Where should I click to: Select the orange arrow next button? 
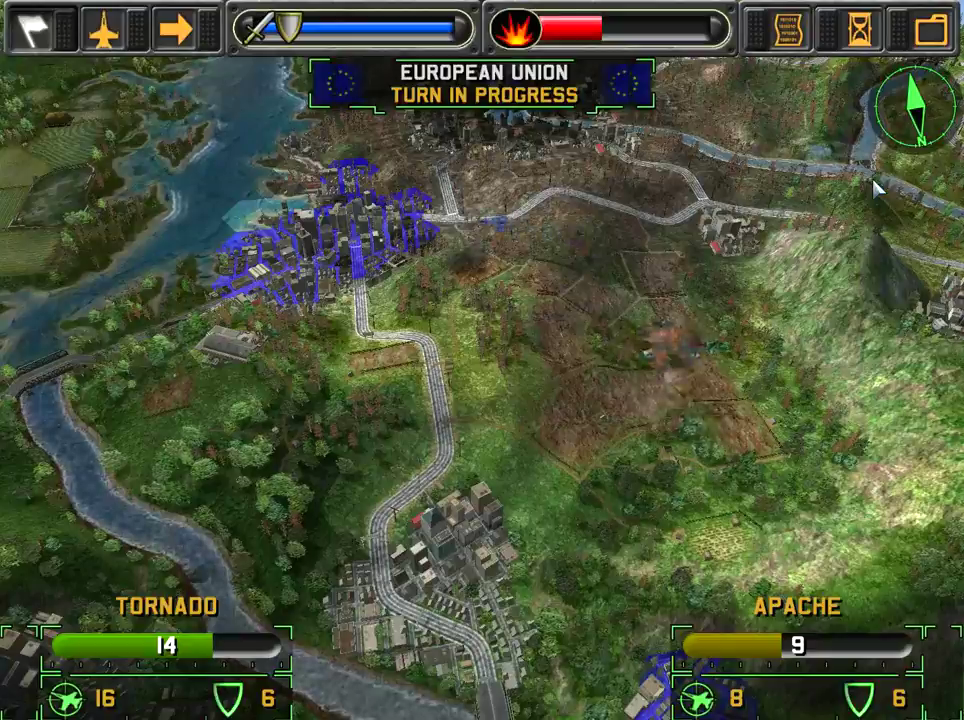pos(175,30)
